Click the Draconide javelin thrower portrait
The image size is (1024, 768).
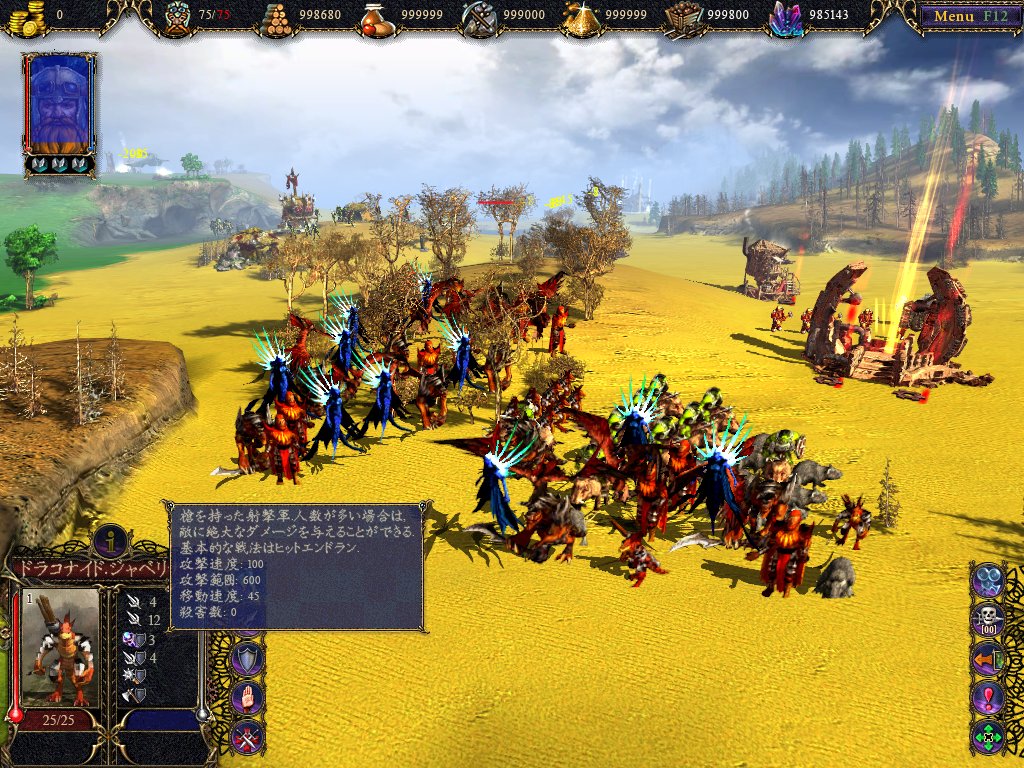point(60,646)
